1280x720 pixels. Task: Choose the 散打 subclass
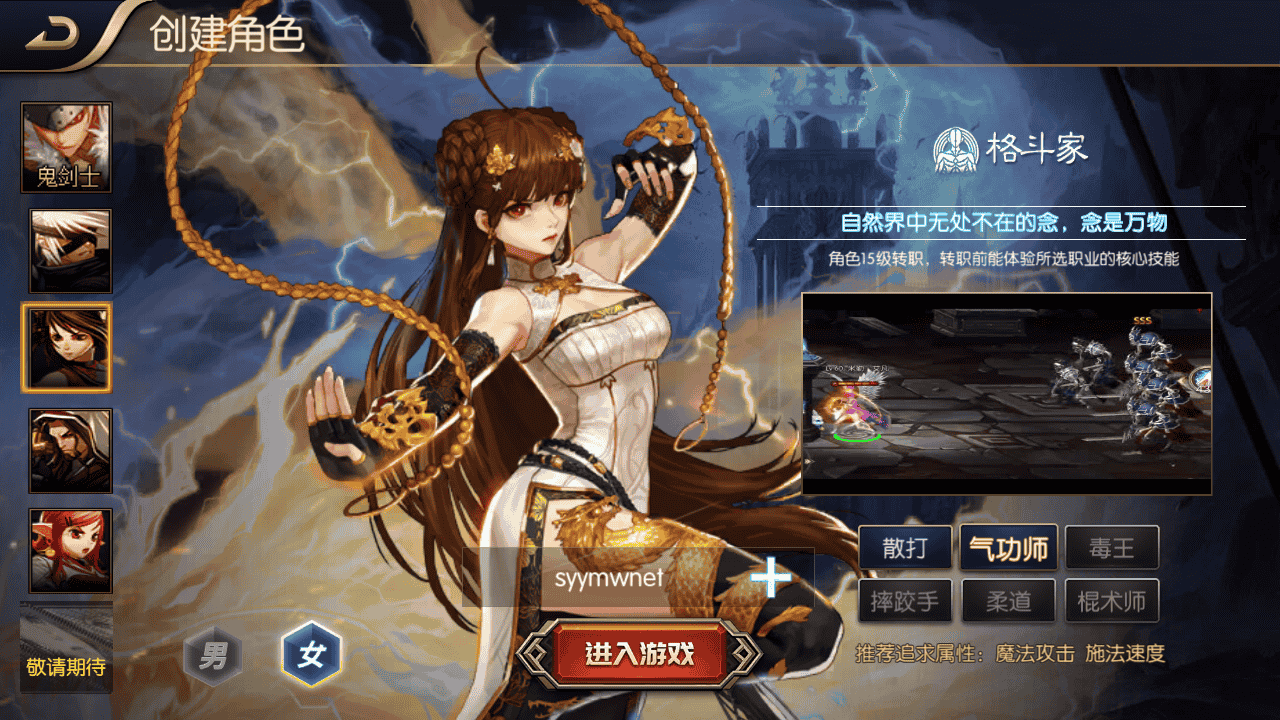[x=905, y=548]
